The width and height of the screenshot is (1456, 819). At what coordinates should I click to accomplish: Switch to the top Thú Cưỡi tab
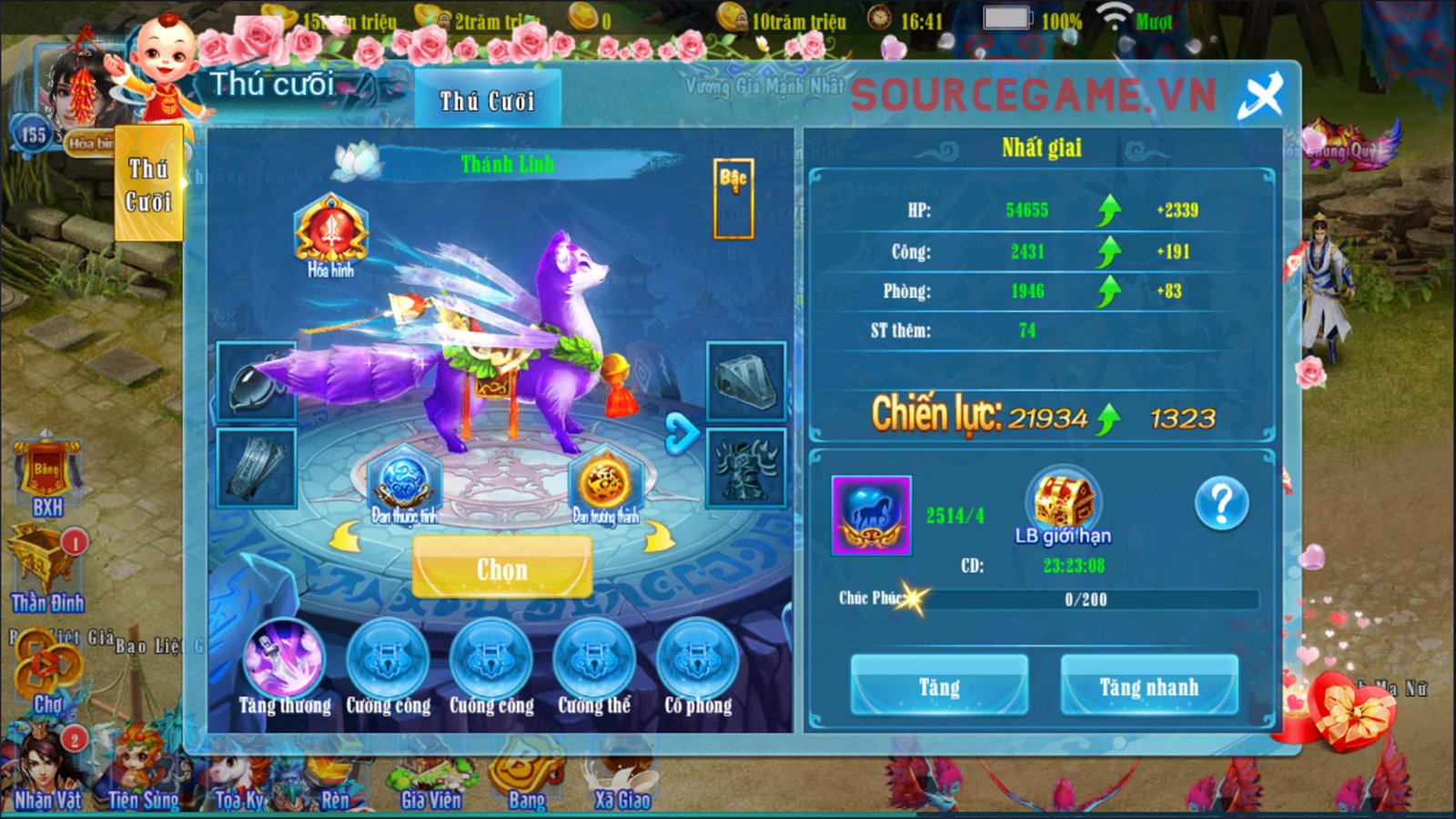click(x=487, y=100)
